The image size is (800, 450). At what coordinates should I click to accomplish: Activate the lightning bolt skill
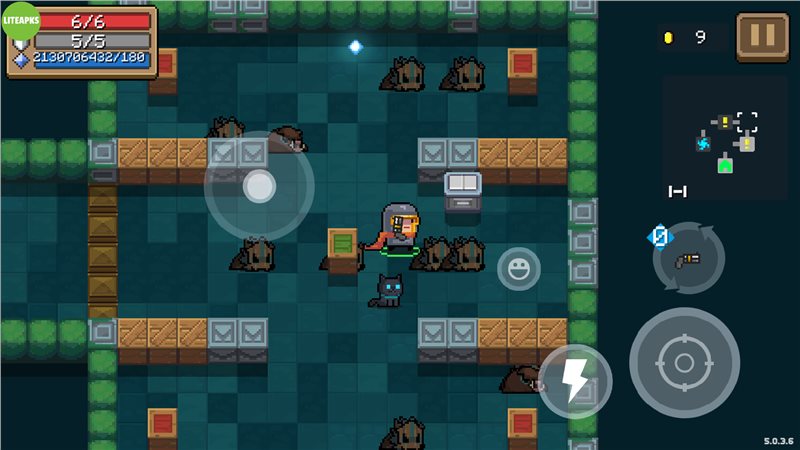point(575,381)
